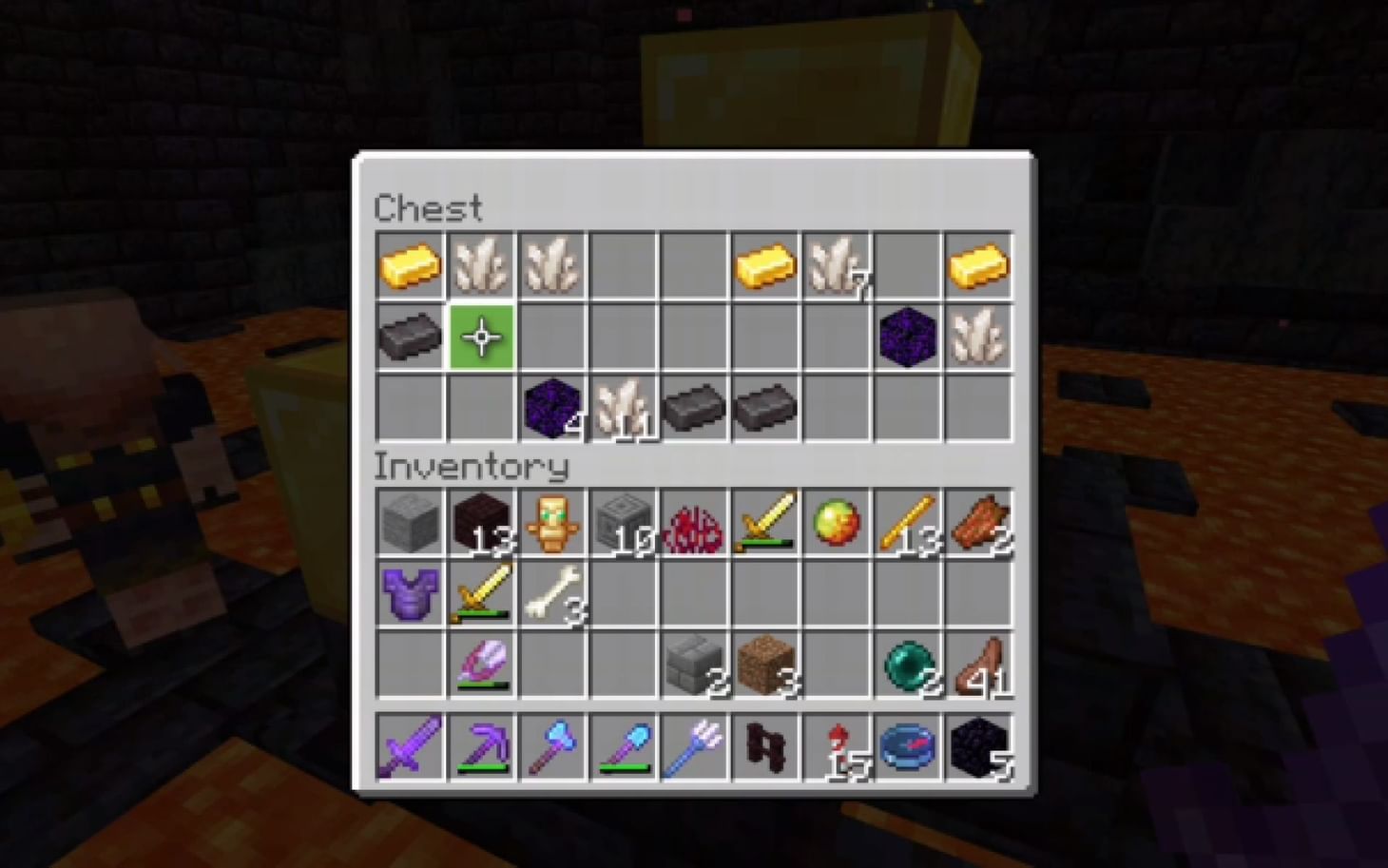Image resolution: width=1388 pixels, height=868 pixels.
Task: Take the damaged golden sword
Action: coord(482,589)
